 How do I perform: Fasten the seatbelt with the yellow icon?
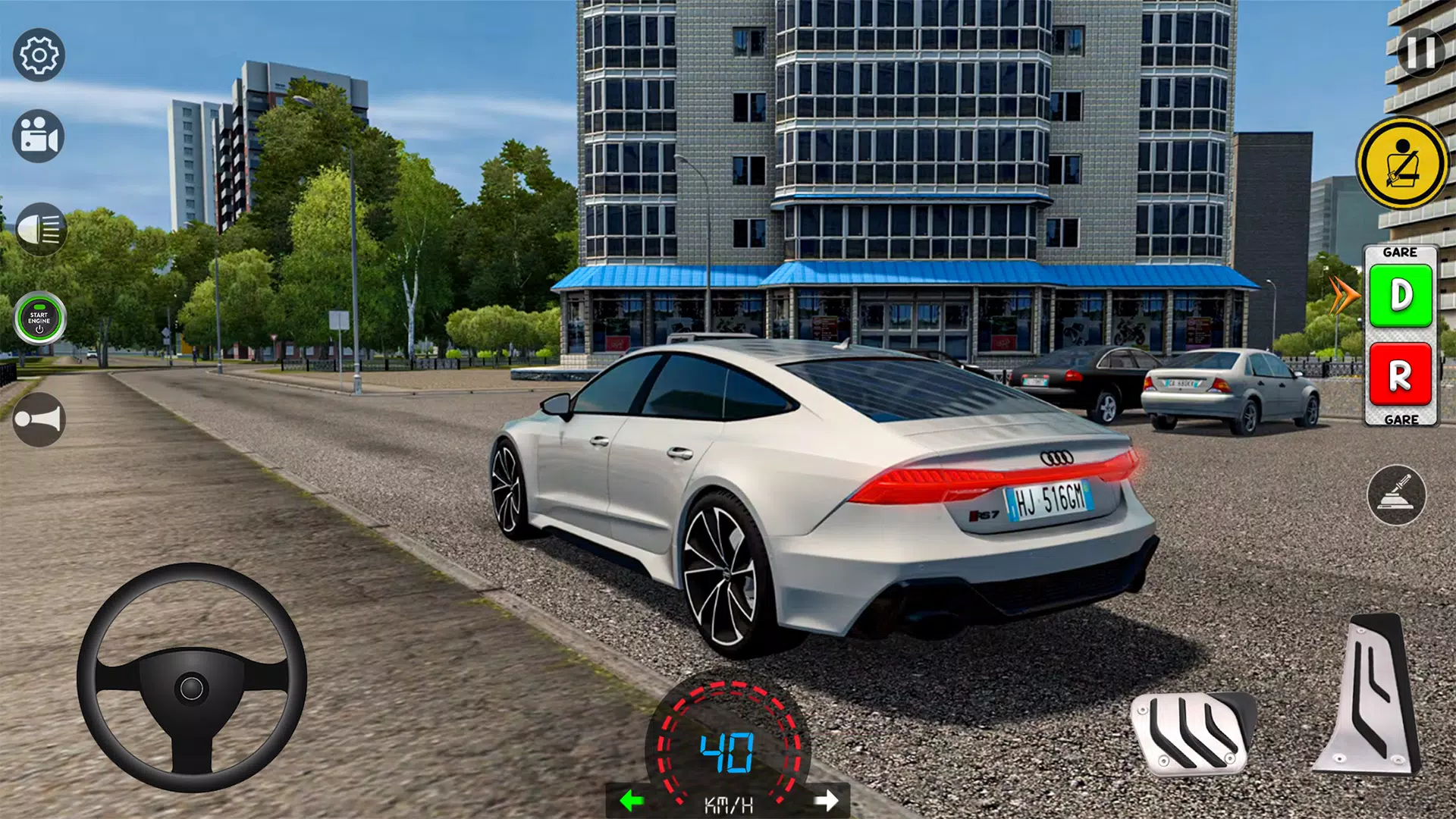click(x=1401, y=163)
